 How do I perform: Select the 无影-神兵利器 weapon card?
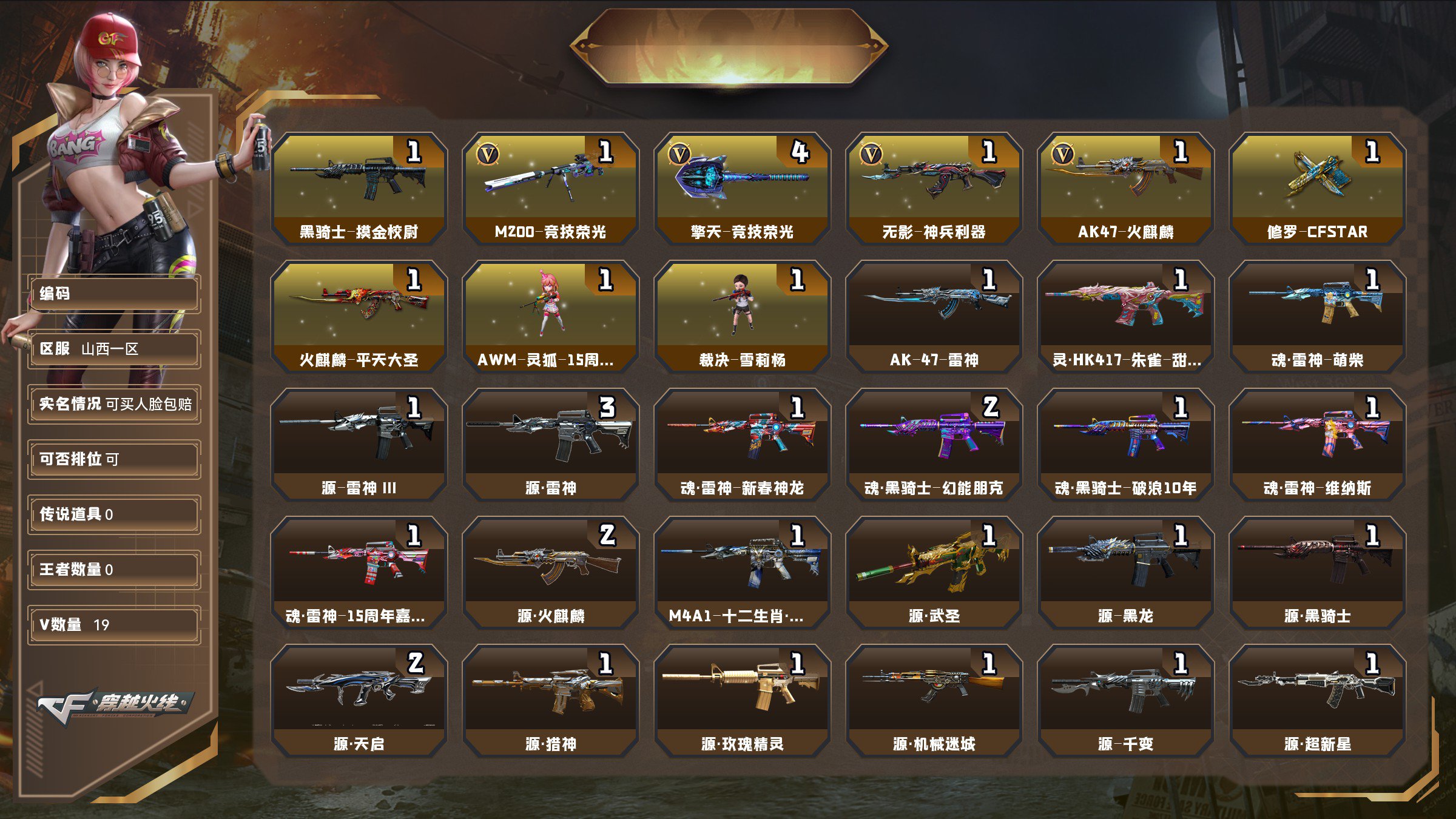tap(934, 188)
